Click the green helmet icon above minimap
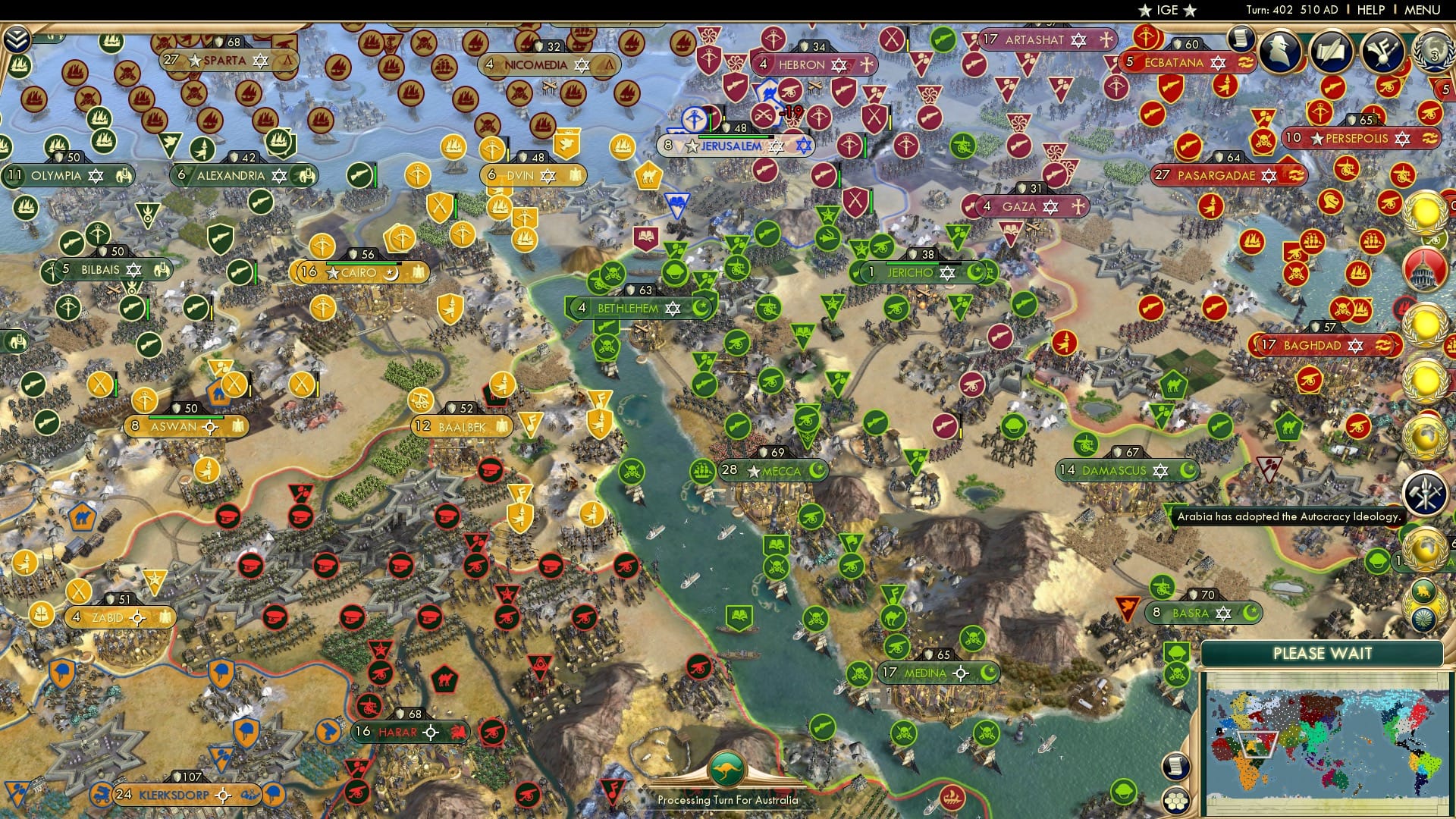Viewport: 1456px width, 819px height. click(x=1176, y=653)
